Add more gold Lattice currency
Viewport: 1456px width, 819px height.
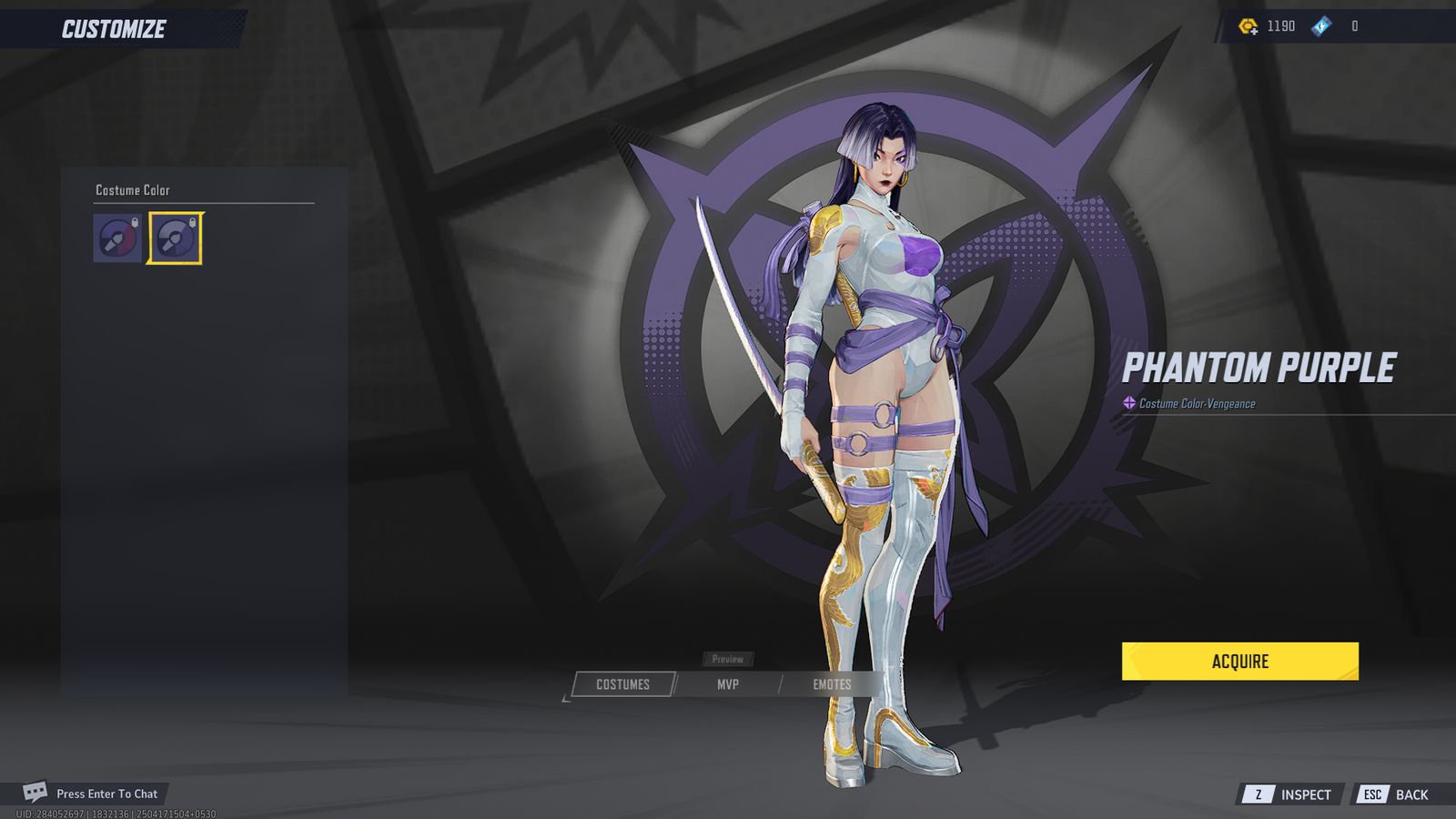coord(1249,26)
